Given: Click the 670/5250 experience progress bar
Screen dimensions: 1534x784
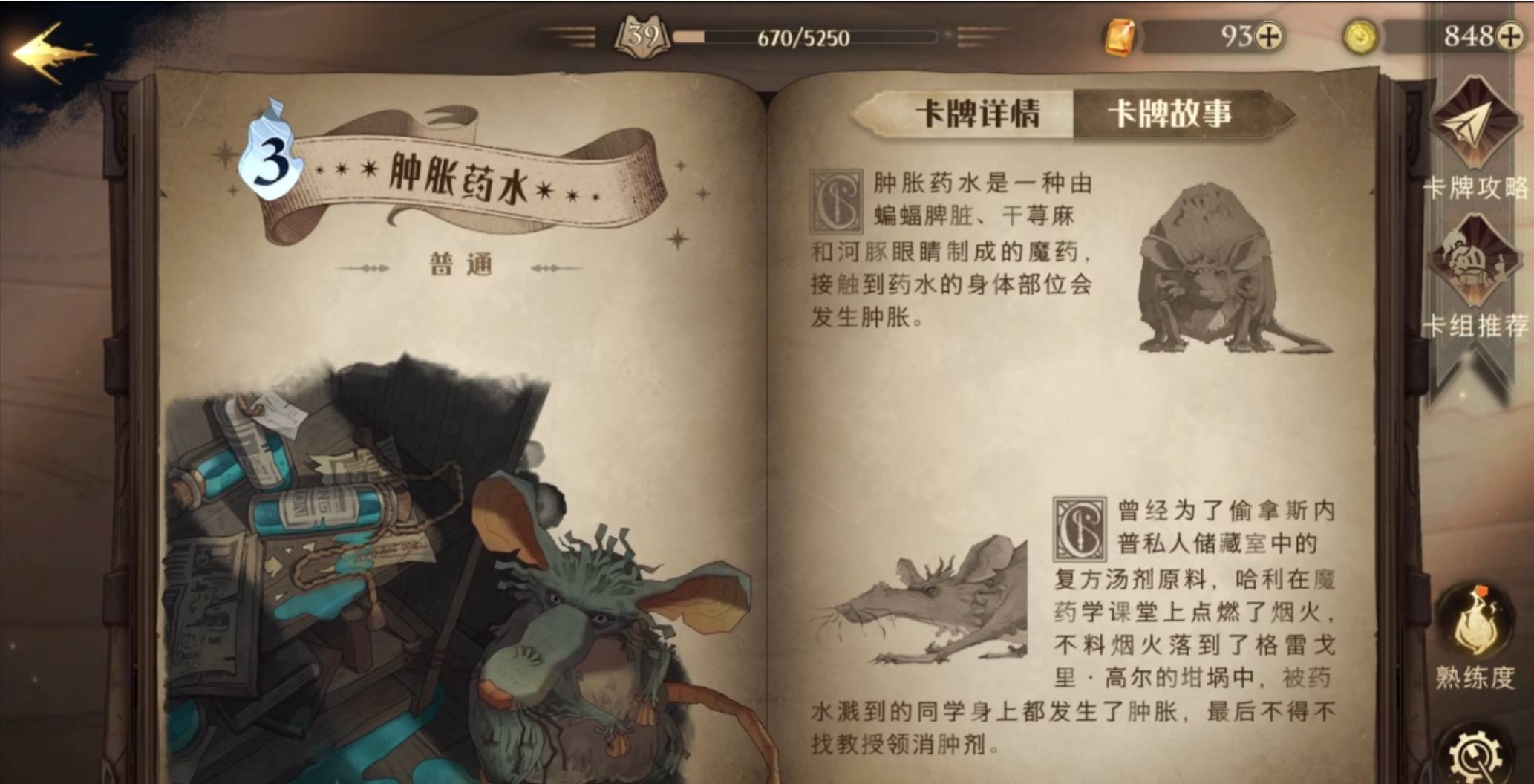Looking at the screenshot, I should click(806, 36).
